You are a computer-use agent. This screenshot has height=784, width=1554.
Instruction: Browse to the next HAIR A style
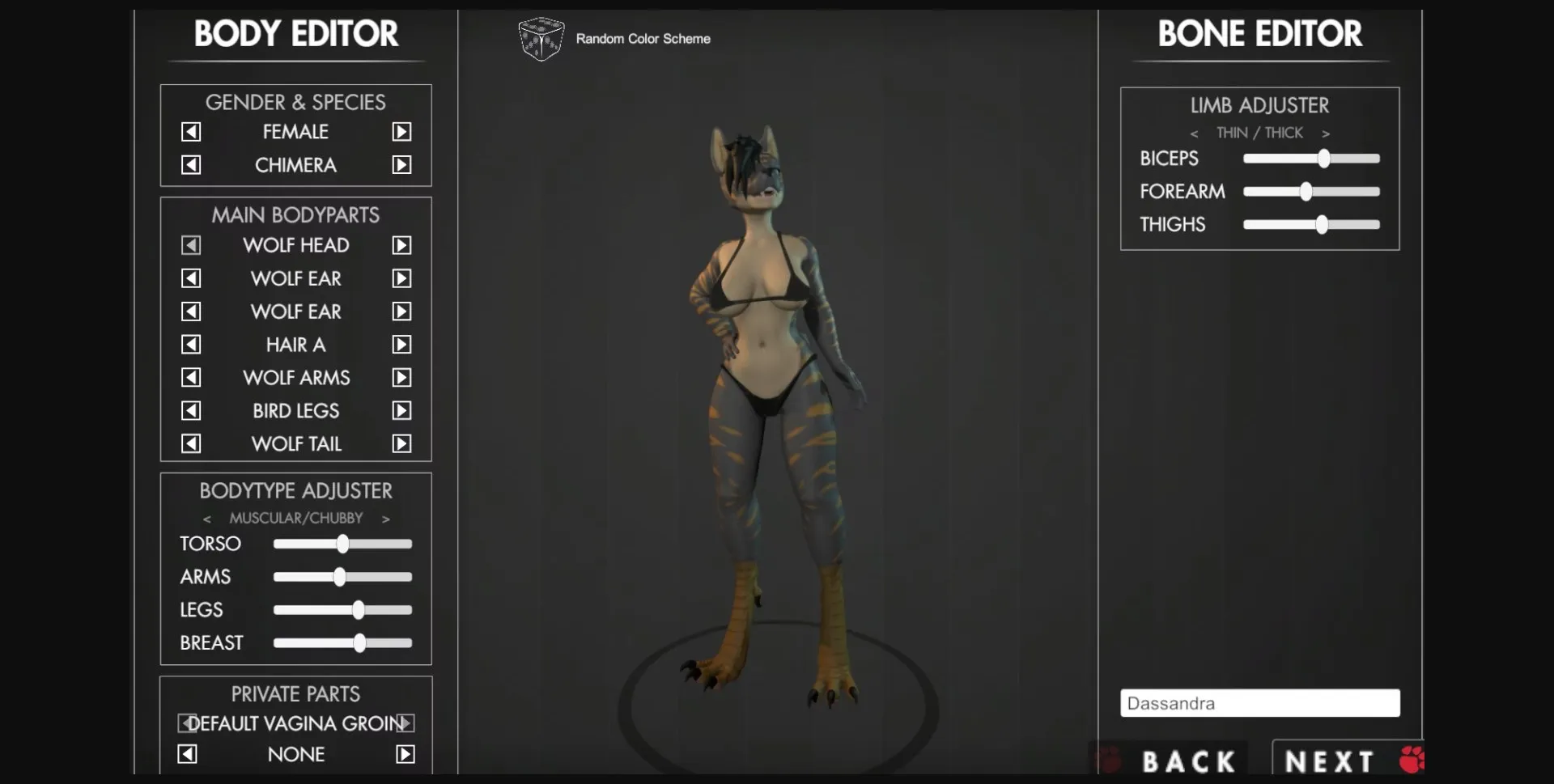402,344
